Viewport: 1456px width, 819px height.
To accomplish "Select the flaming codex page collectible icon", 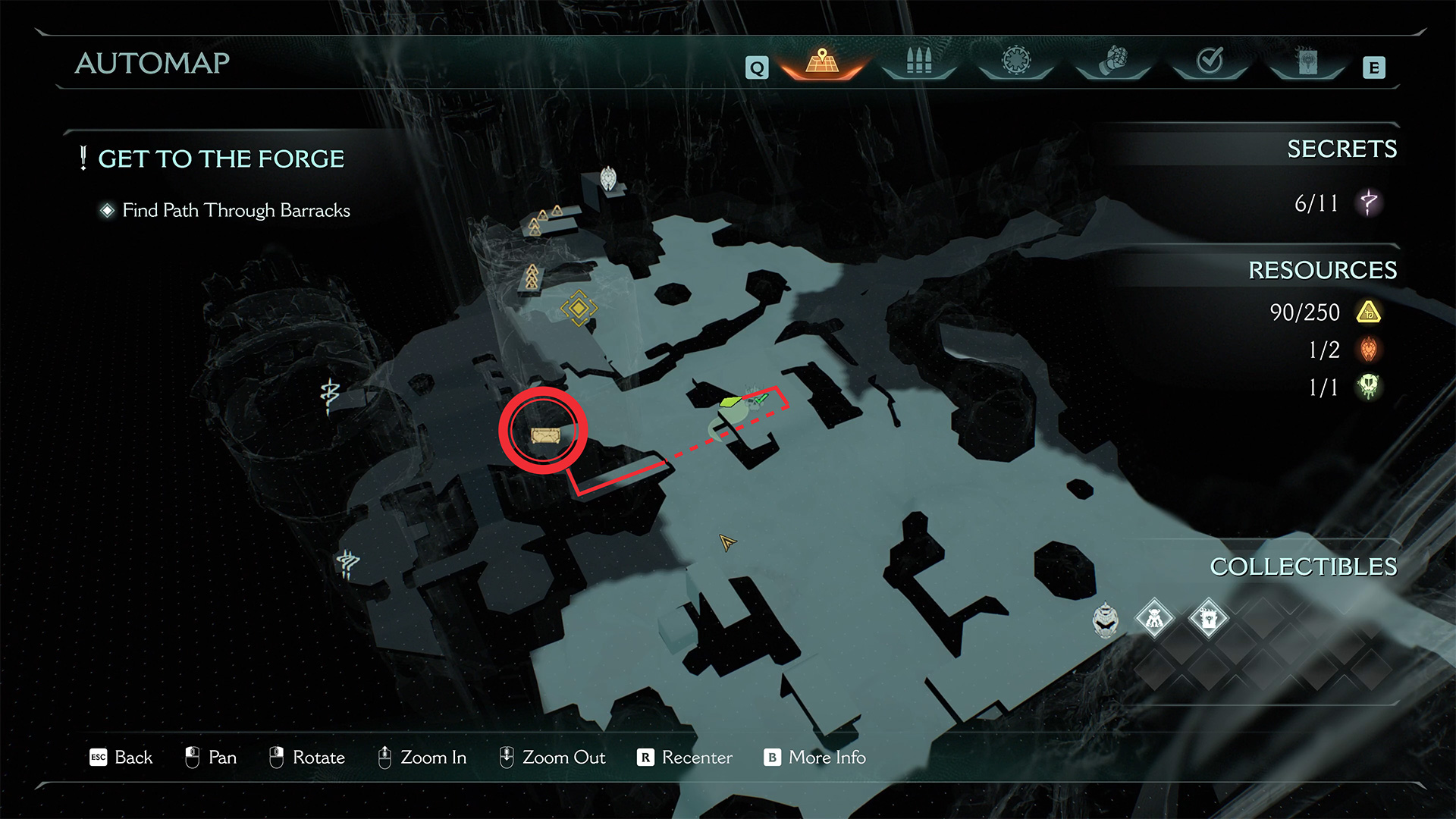I will click(x=1208, y=620).
